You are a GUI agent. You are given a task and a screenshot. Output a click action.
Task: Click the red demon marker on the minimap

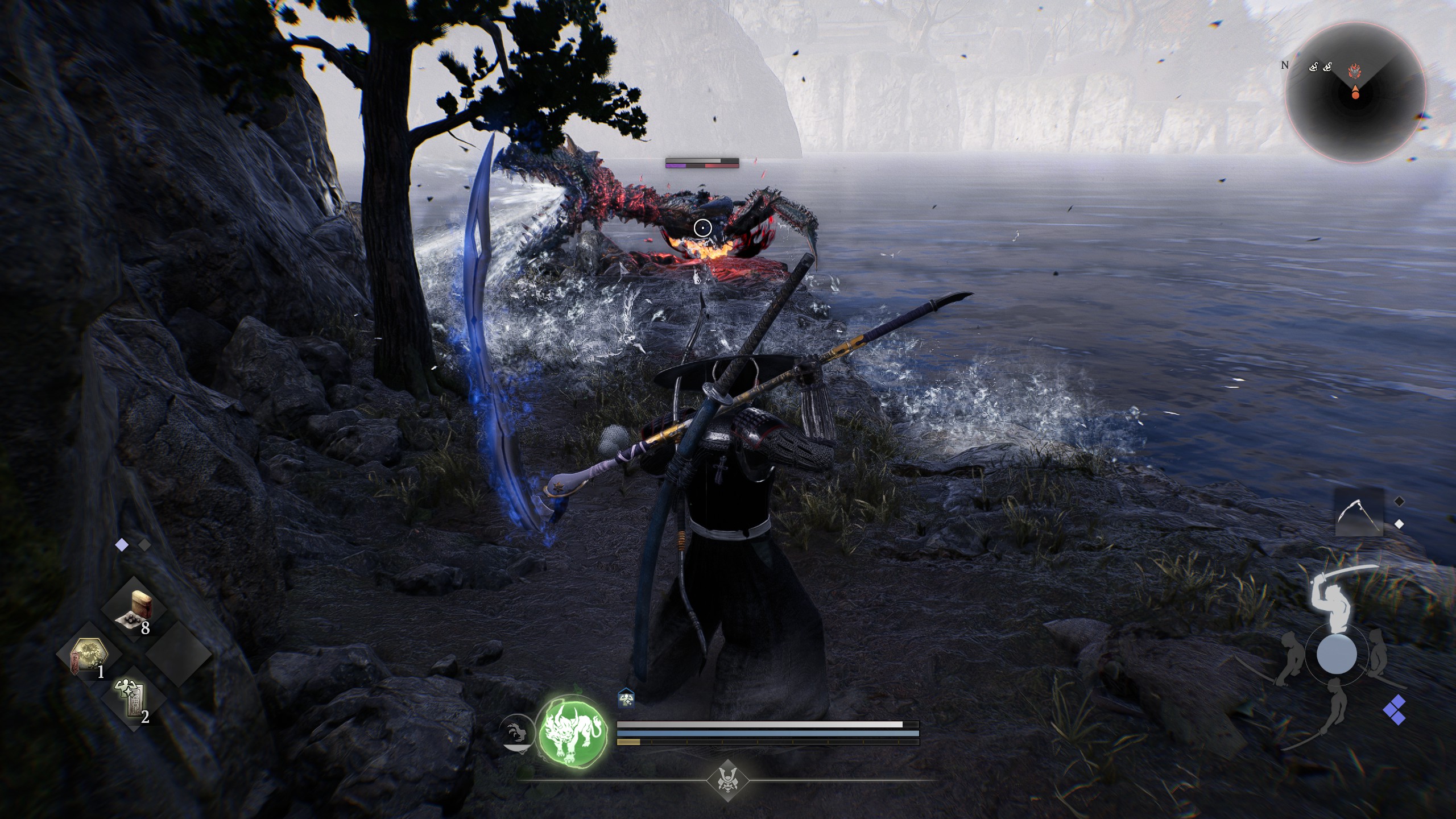click(1355, 70)
